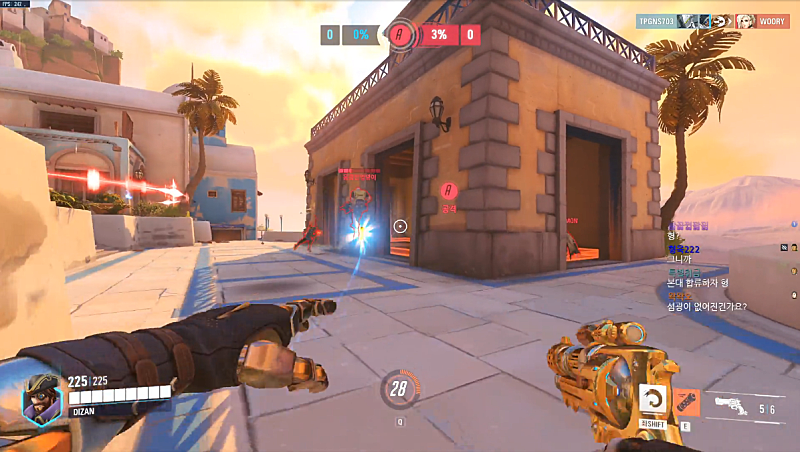Select the Mercy portrait beside WOORY
This screenshot has width=800, height=452.
744,20
